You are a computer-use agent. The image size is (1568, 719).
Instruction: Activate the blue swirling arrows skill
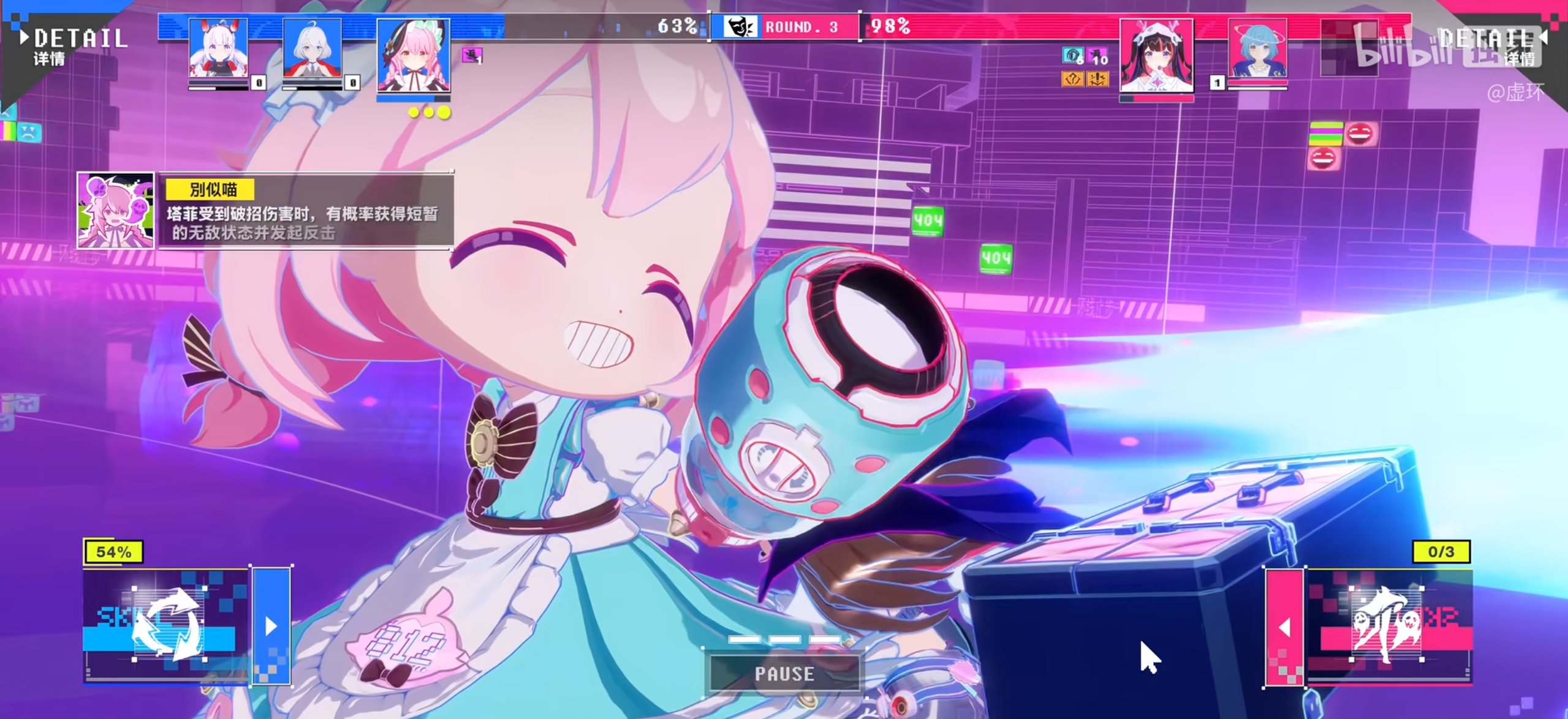pyautogui.click(x=167, y=625)
